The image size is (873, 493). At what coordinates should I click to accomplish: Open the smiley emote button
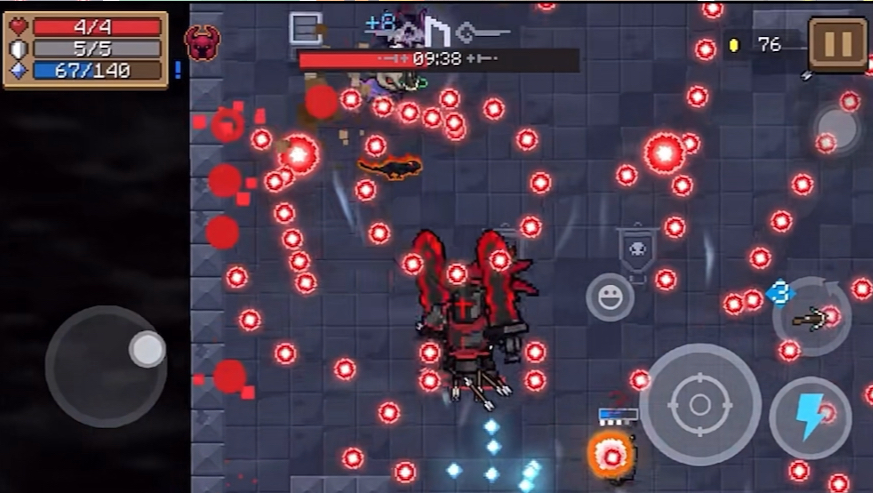coord(609,297)
